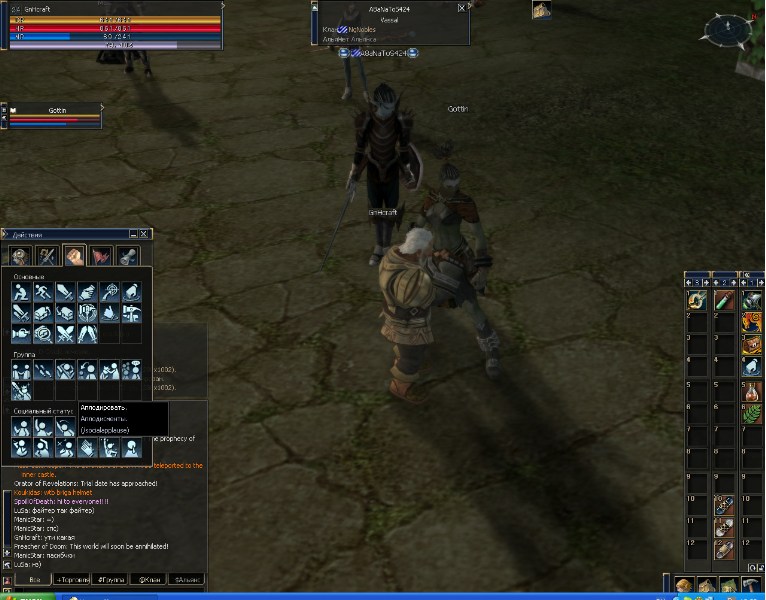Close the ABaNaTo5424 target info panel
This screenshot has width=766, height=600.
[461, 7]
